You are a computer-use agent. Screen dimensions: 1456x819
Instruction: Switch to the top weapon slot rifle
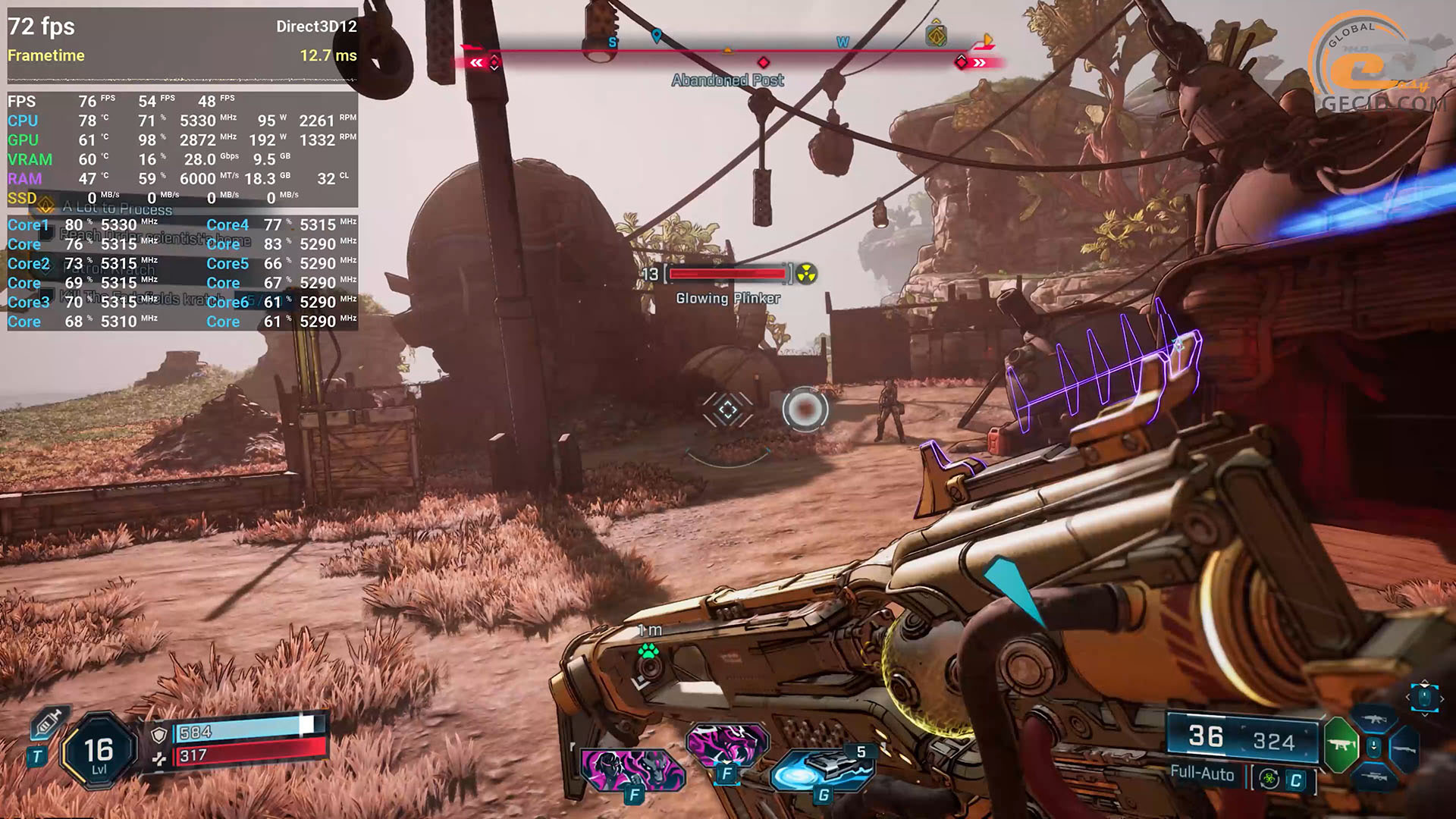click(x=1373, y=718)
